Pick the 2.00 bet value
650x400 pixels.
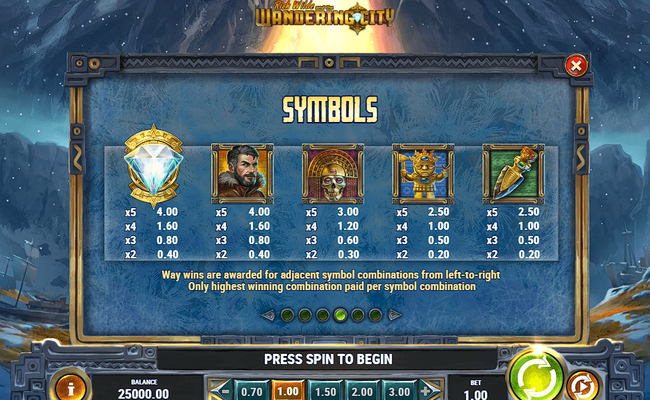(x=359, y=391)
